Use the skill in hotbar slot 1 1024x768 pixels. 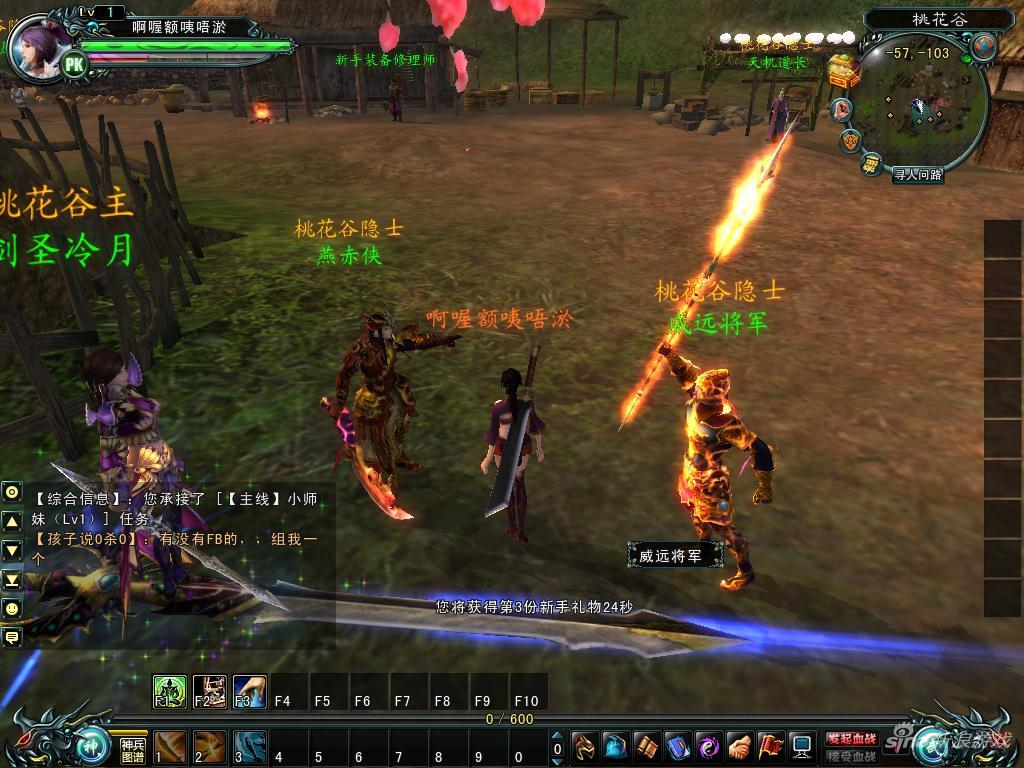[x=170, y=747]
